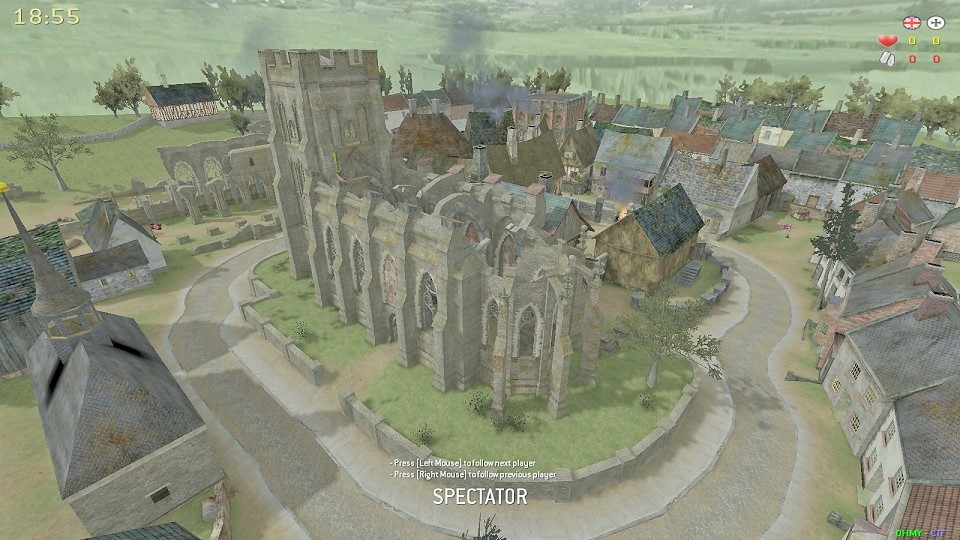Select the dog tags deaths icon
The height and width of the screenshot is (540, 960).
tap(887, 59)
